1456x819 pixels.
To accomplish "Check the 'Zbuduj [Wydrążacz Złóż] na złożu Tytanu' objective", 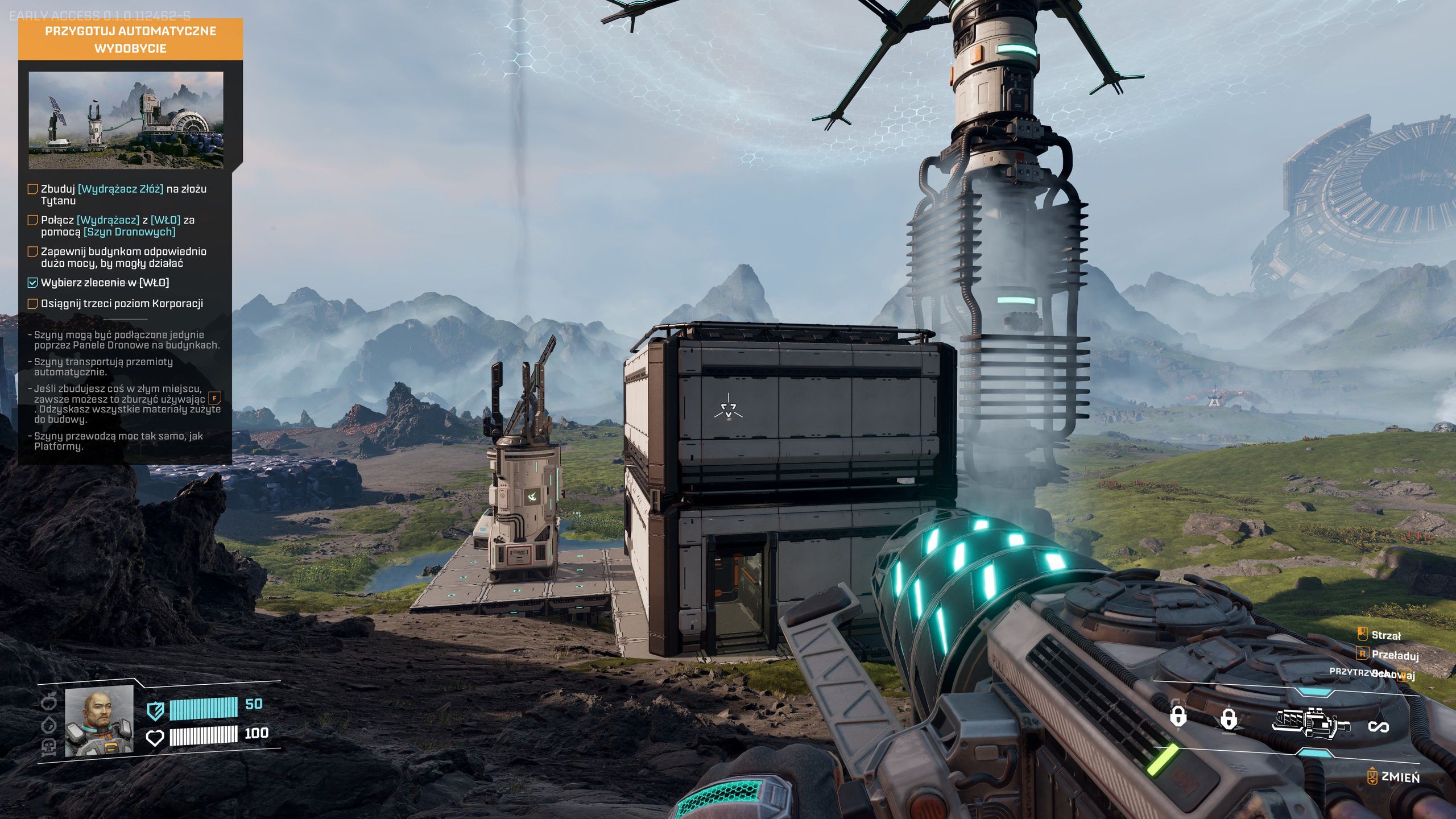I will 32,190.
